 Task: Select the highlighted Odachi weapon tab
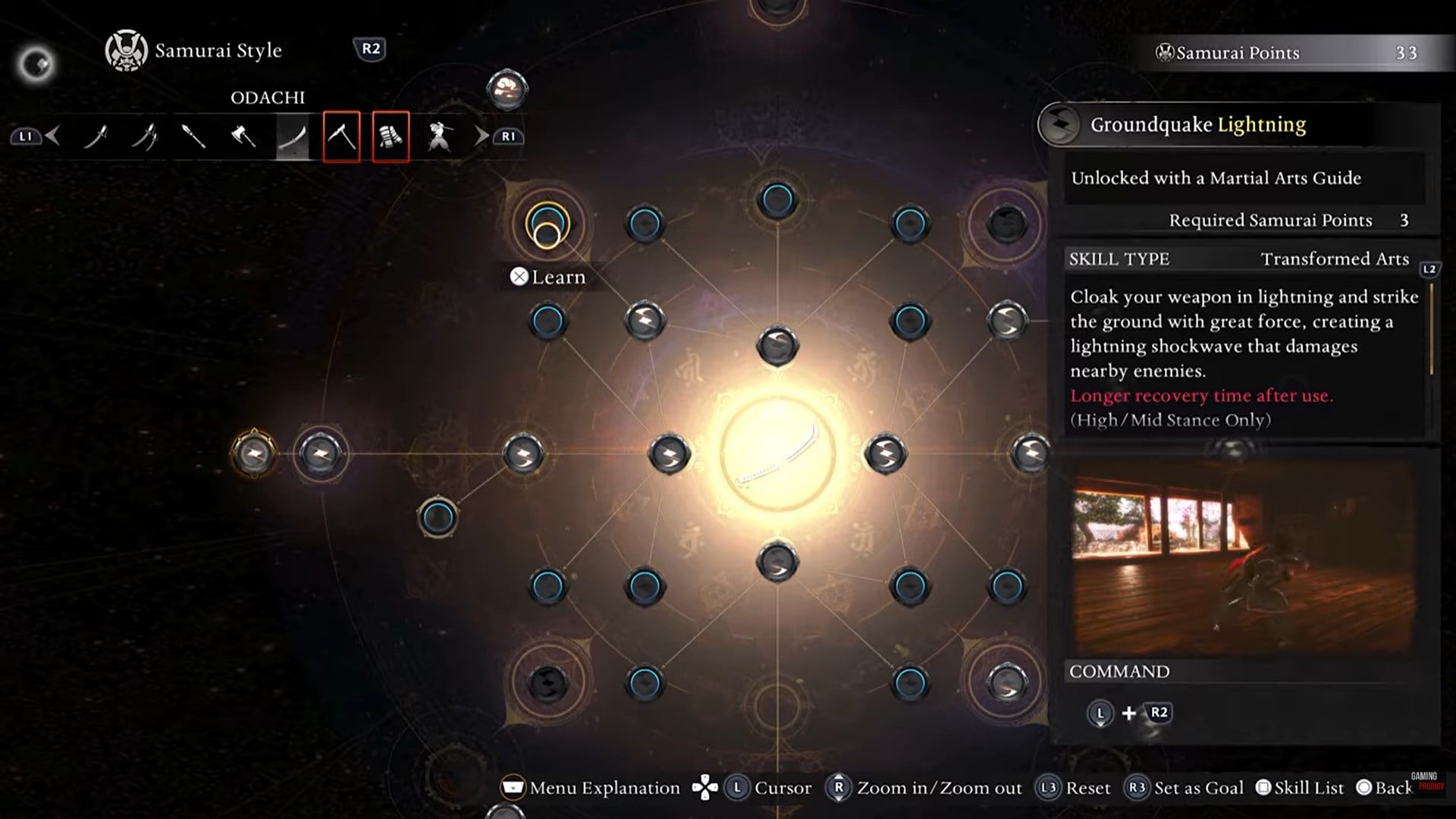tap(292, 137)
